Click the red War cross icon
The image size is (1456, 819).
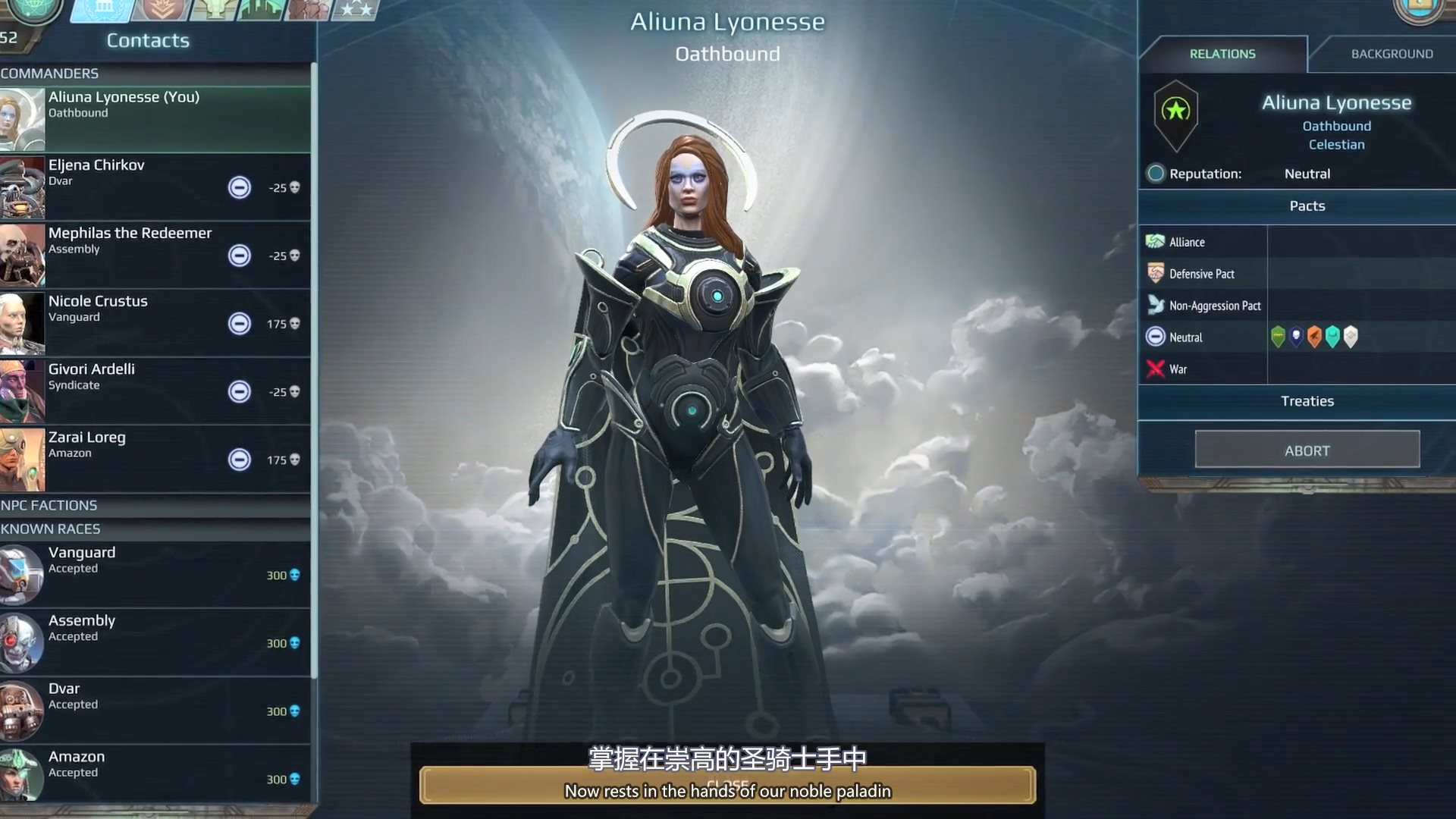click(x=1154, y=369)
